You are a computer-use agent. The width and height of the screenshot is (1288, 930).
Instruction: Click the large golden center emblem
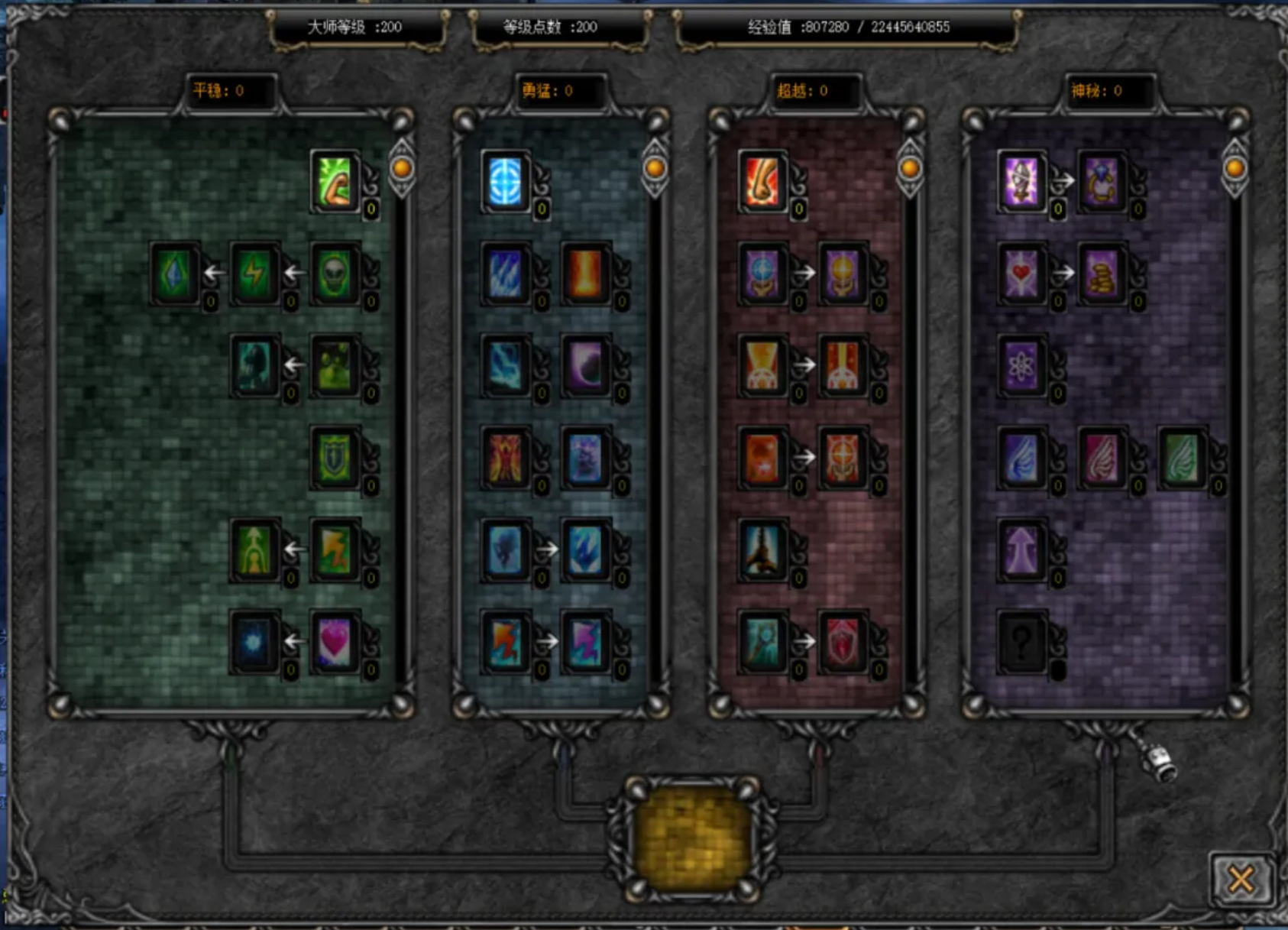[x=691, y=838]
